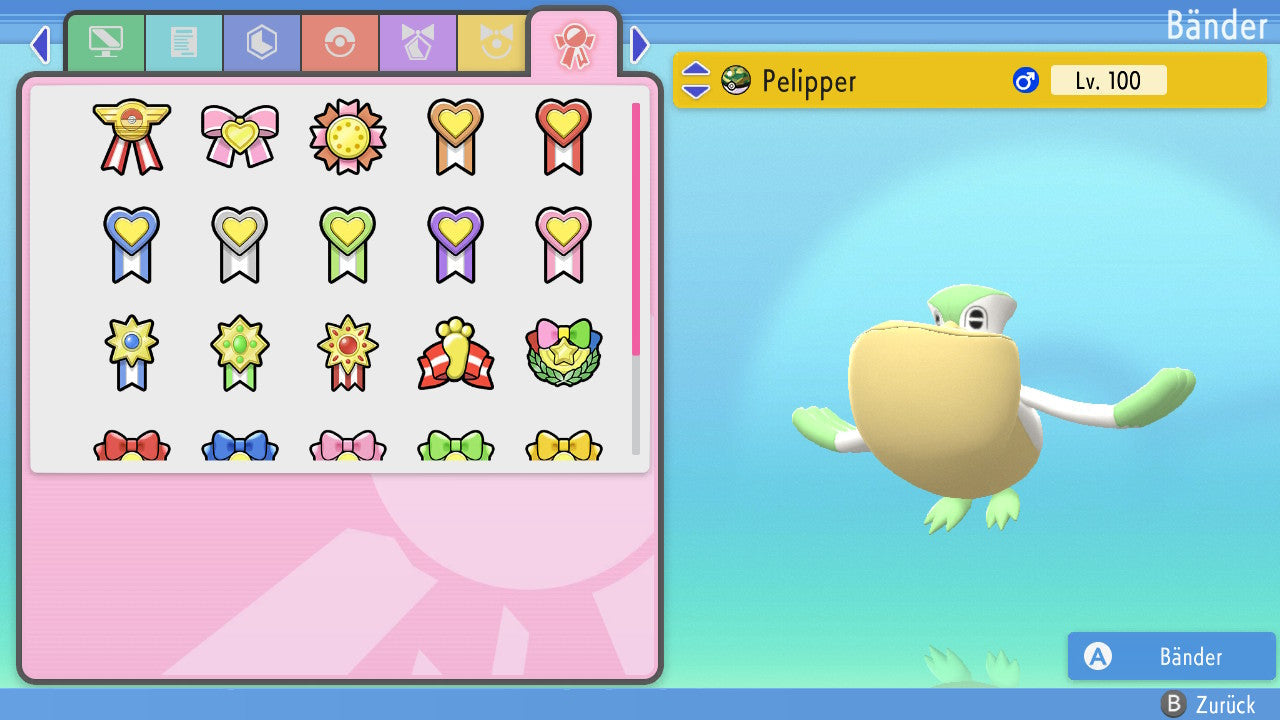Image resolution: width=1280 pixels, height=720 pixels.
Task: Click the pink ribbon list scrollbar
Action: [636, 228]
